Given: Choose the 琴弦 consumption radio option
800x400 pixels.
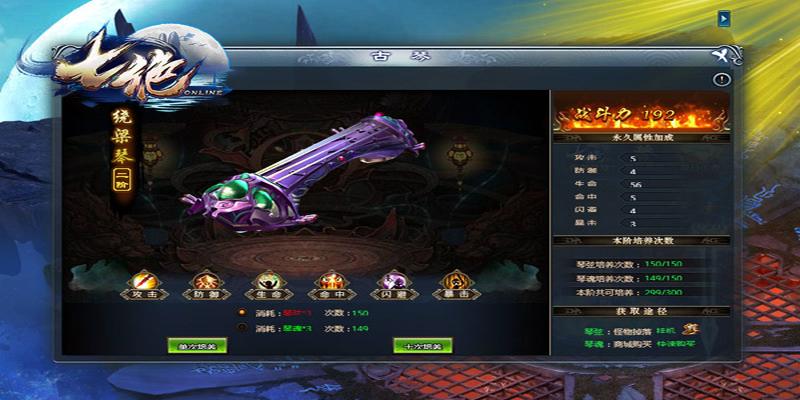Looking at the screenshot, I should click(241, 312).
